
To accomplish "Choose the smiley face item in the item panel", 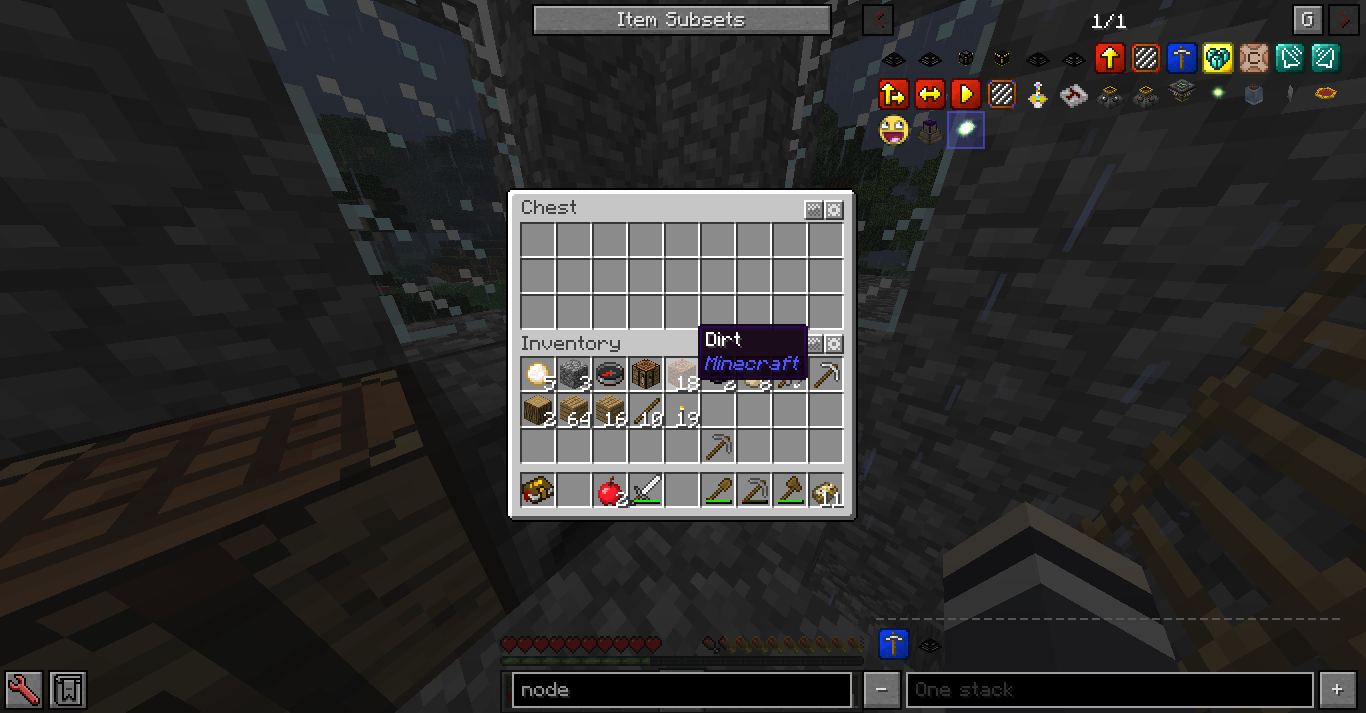I will pos(893,129).
